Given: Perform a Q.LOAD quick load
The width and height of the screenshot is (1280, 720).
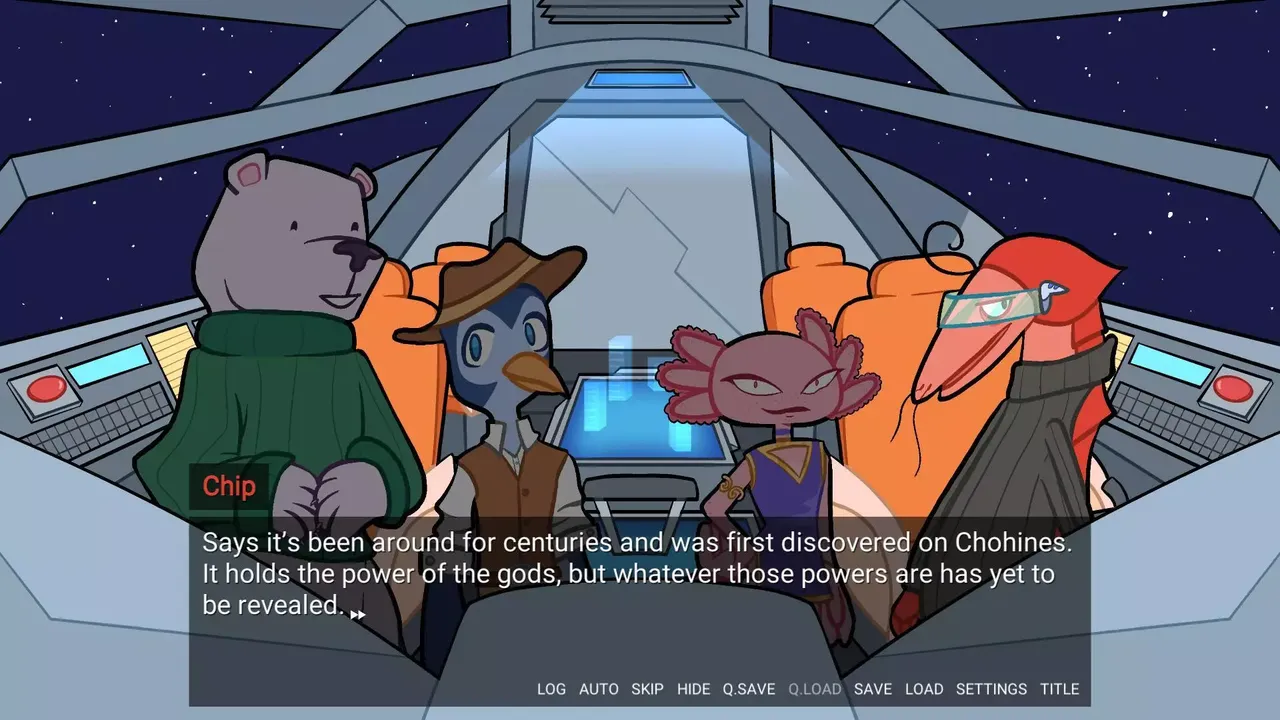Looking at the screenshot, I should click(x=814, y=689).
